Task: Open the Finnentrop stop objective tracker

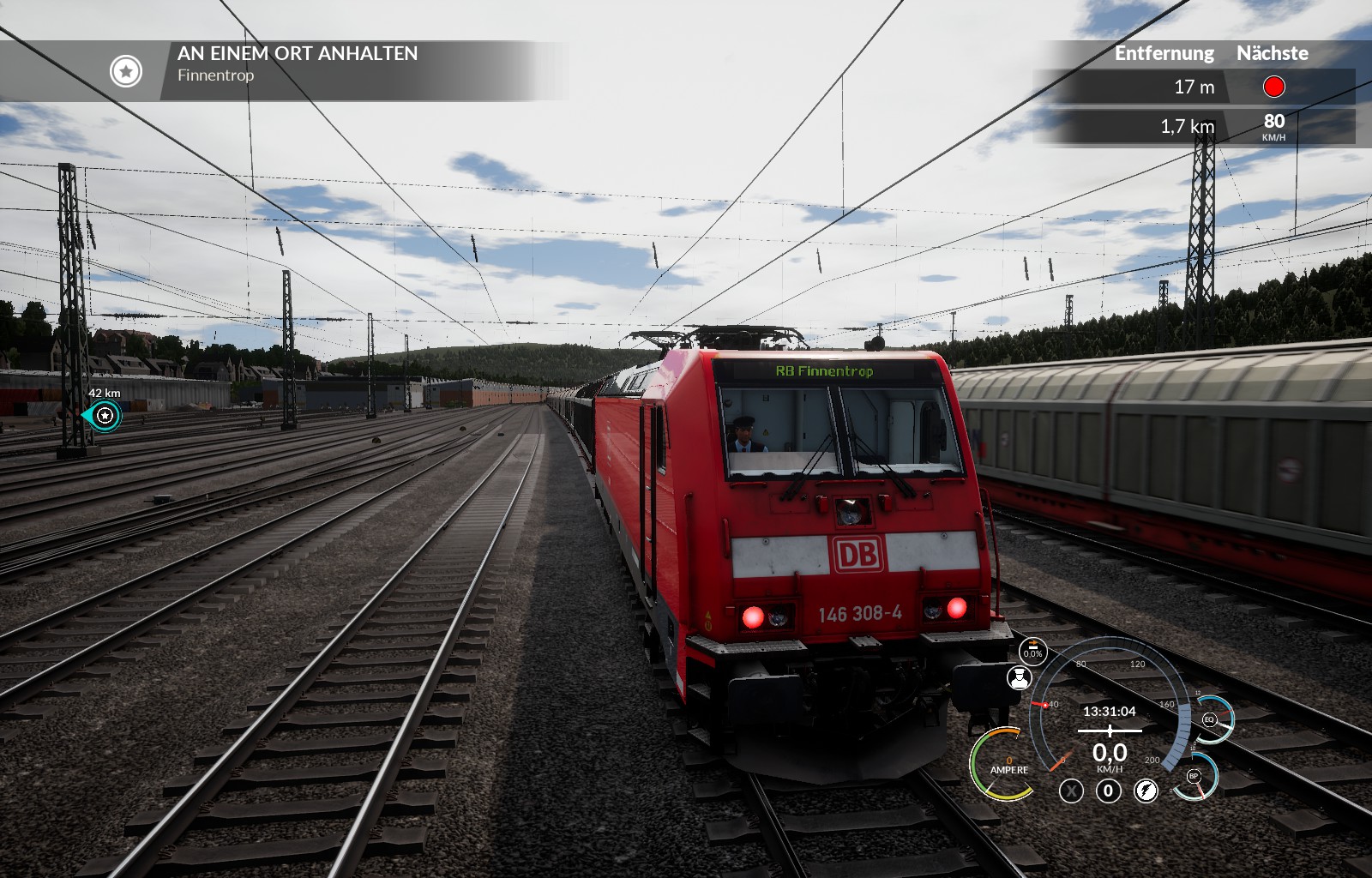Action: point(125,71)
